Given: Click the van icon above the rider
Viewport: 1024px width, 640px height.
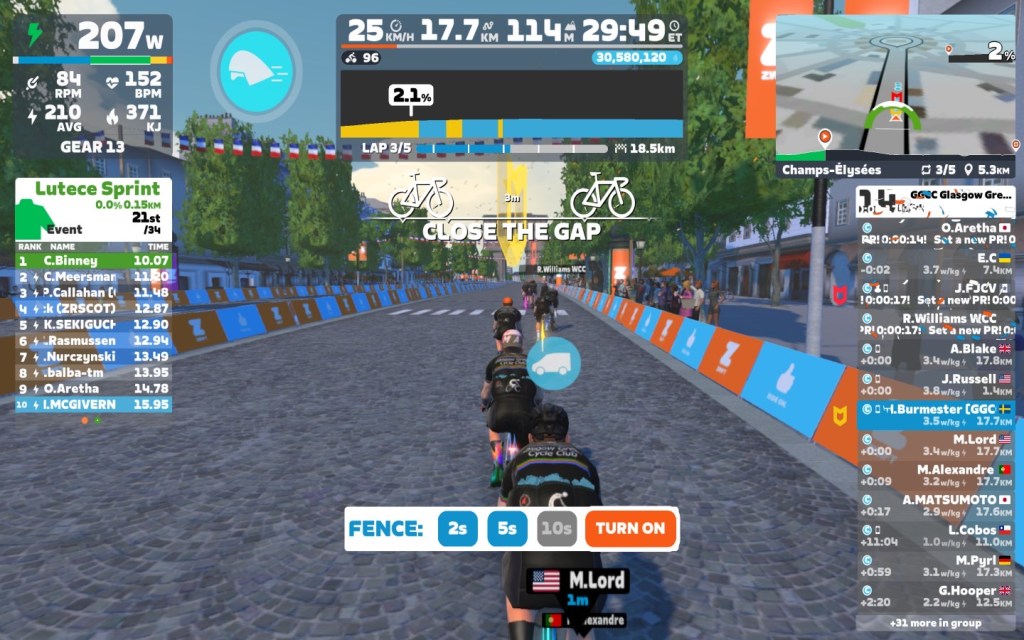Looking at the screenshot, I should pos(553,364).
